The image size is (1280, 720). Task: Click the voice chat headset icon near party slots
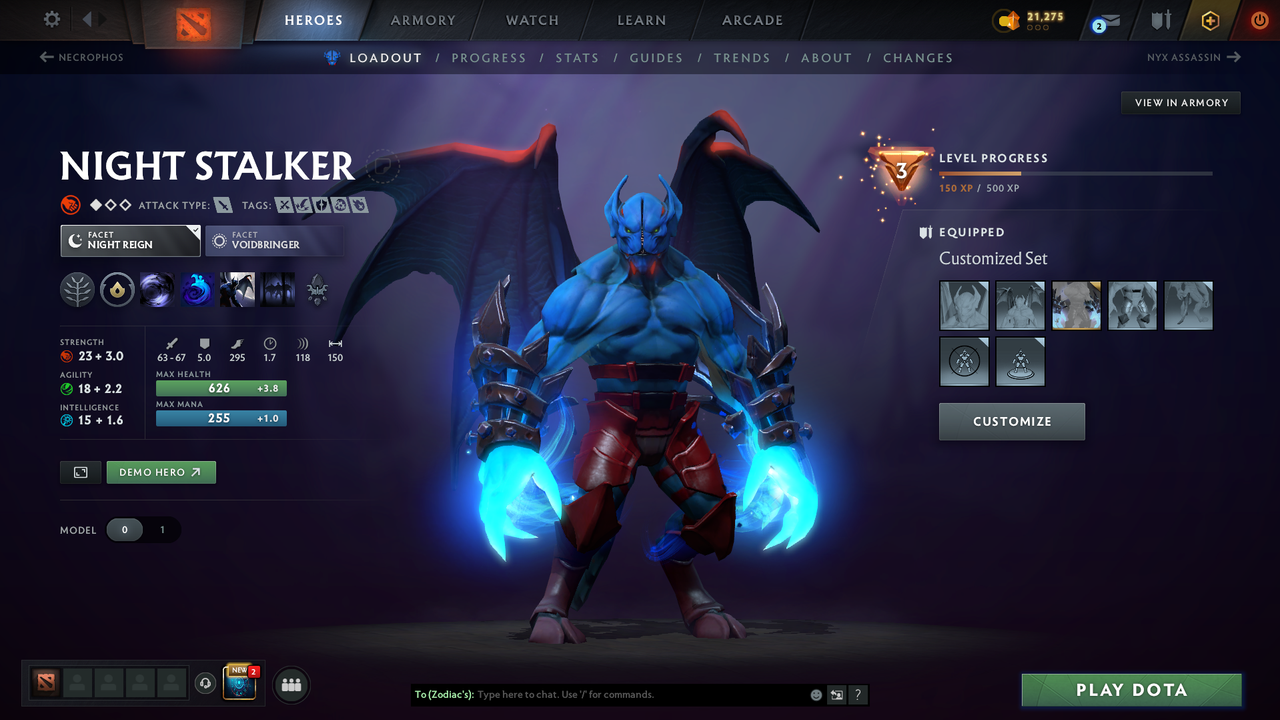[206, 684]
